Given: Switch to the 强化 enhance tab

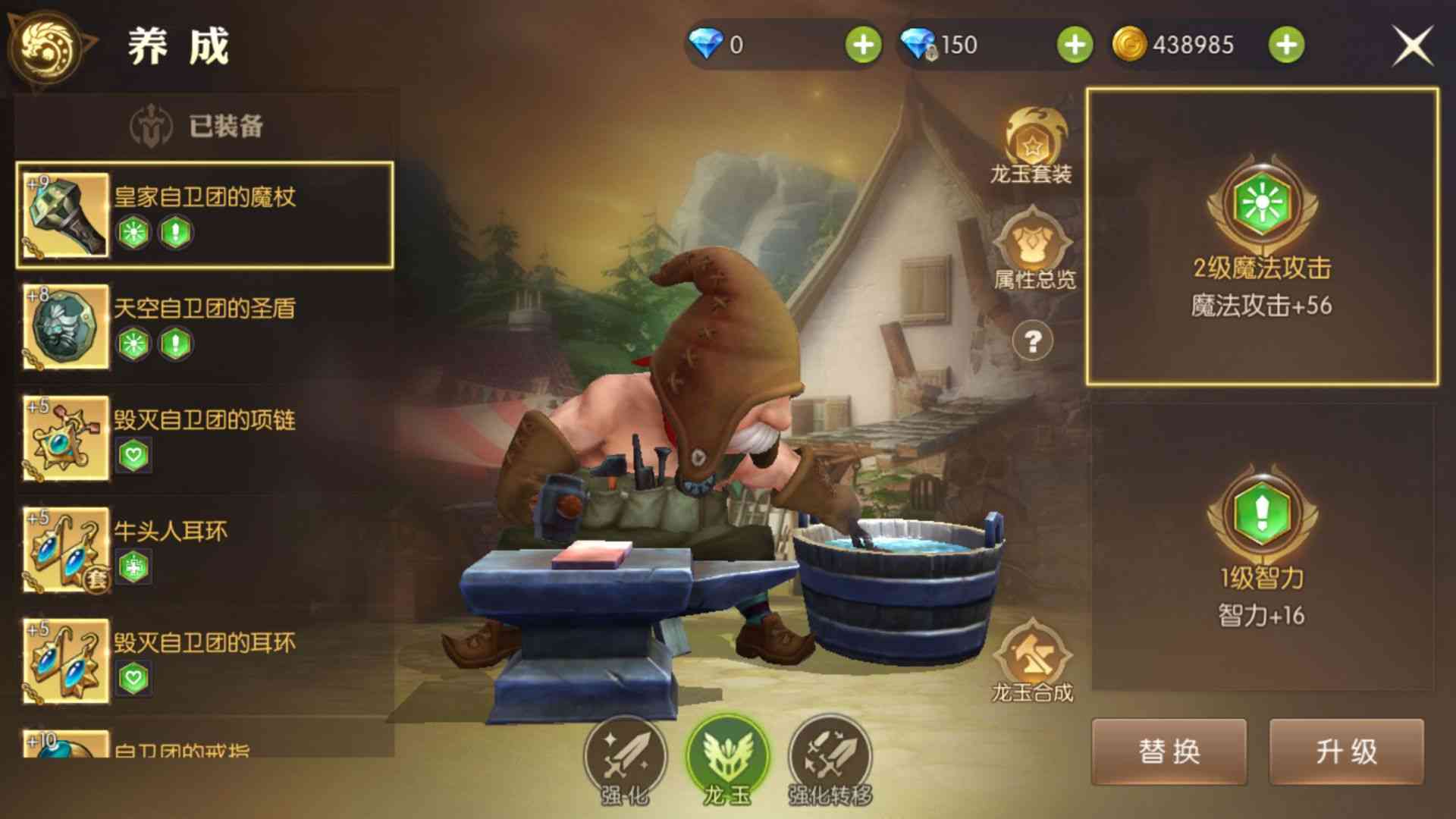Looking at the screenshot, I should tap(625, 759).
